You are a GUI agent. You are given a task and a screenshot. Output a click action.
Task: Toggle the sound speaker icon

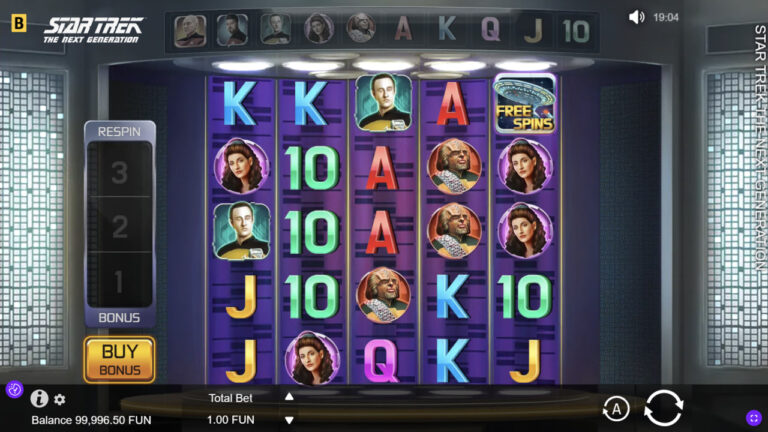coord(636,17)
